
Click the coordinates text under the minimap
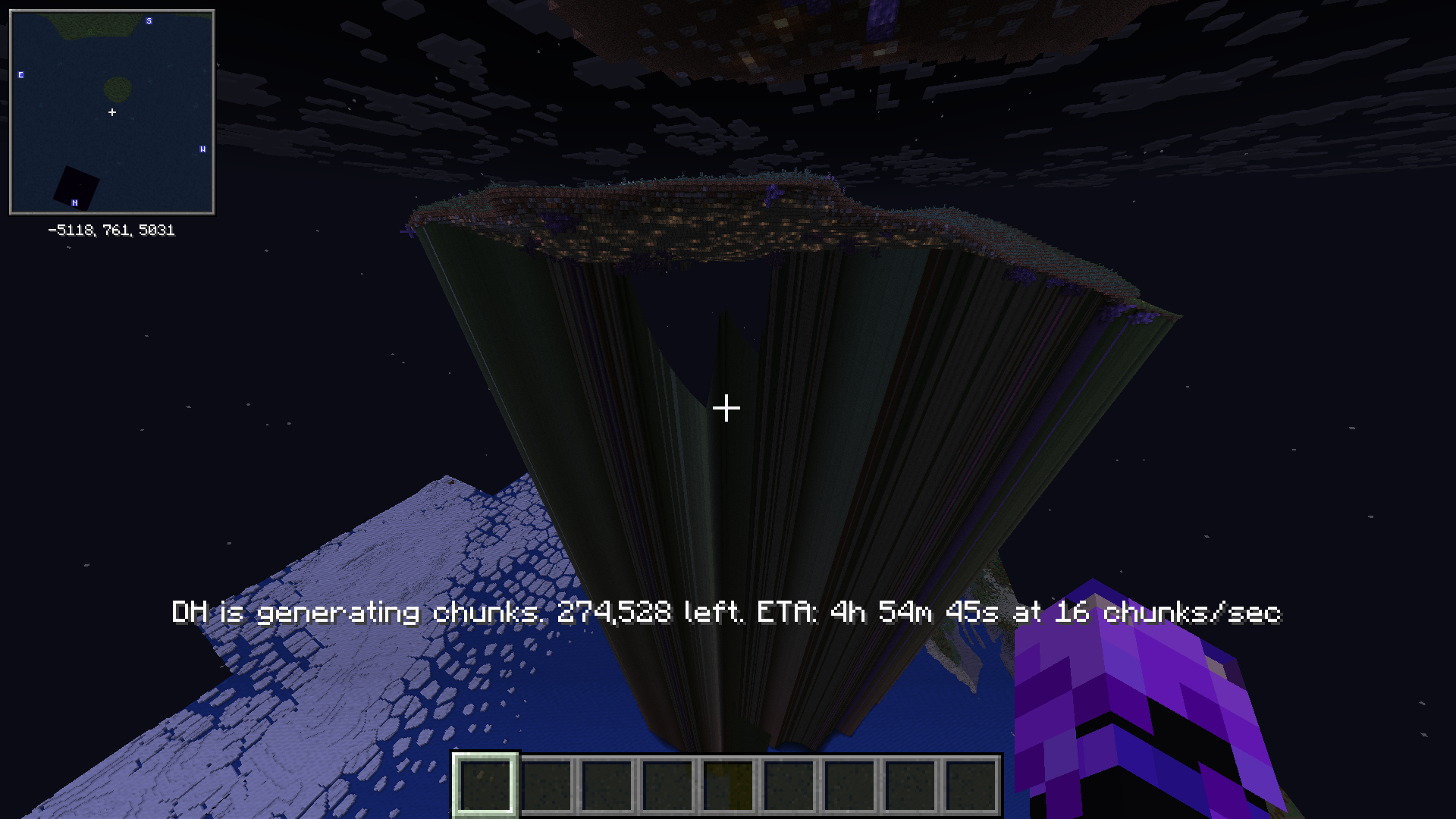point(111,230)
